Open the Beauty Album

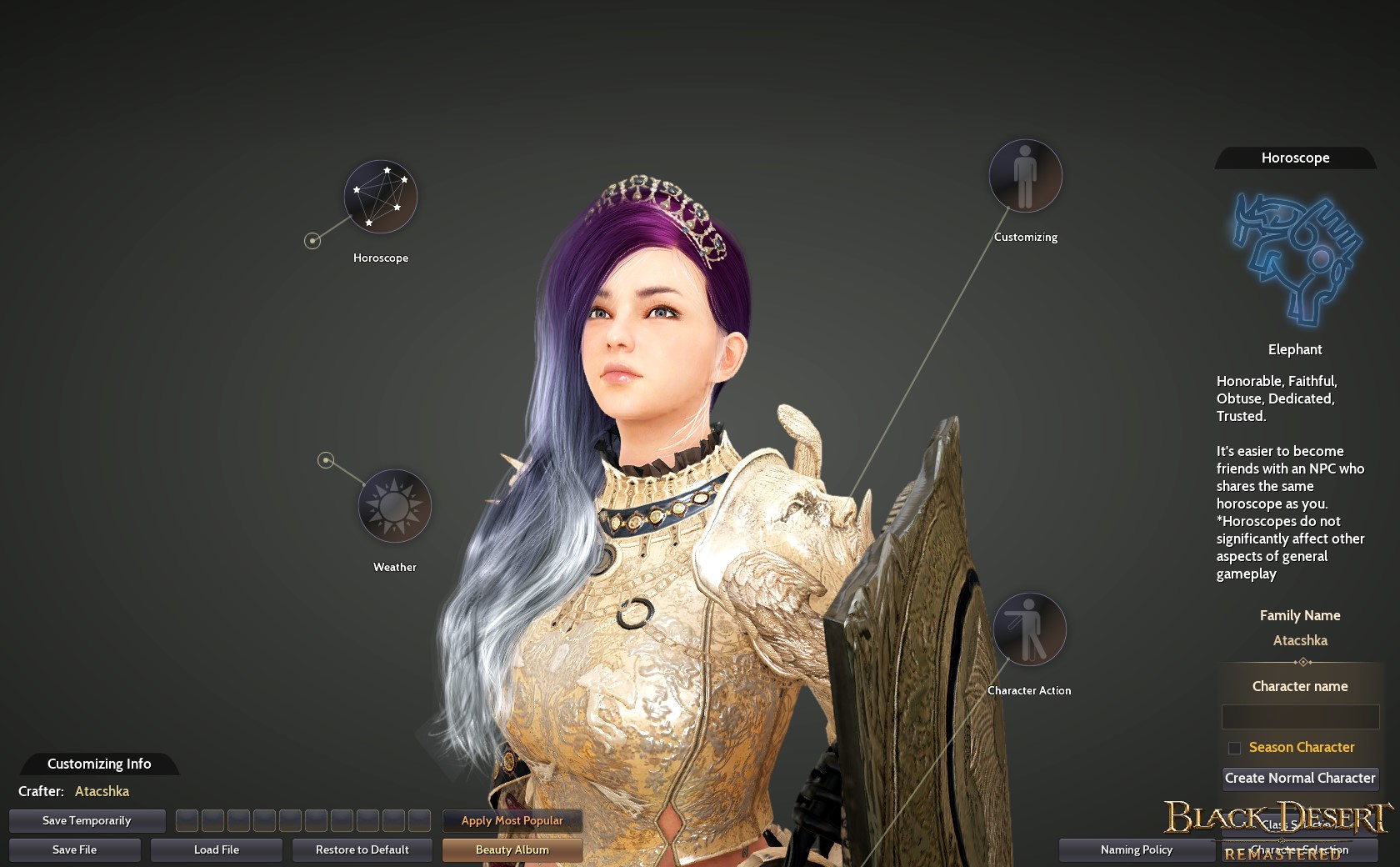(x=512, y=849)
